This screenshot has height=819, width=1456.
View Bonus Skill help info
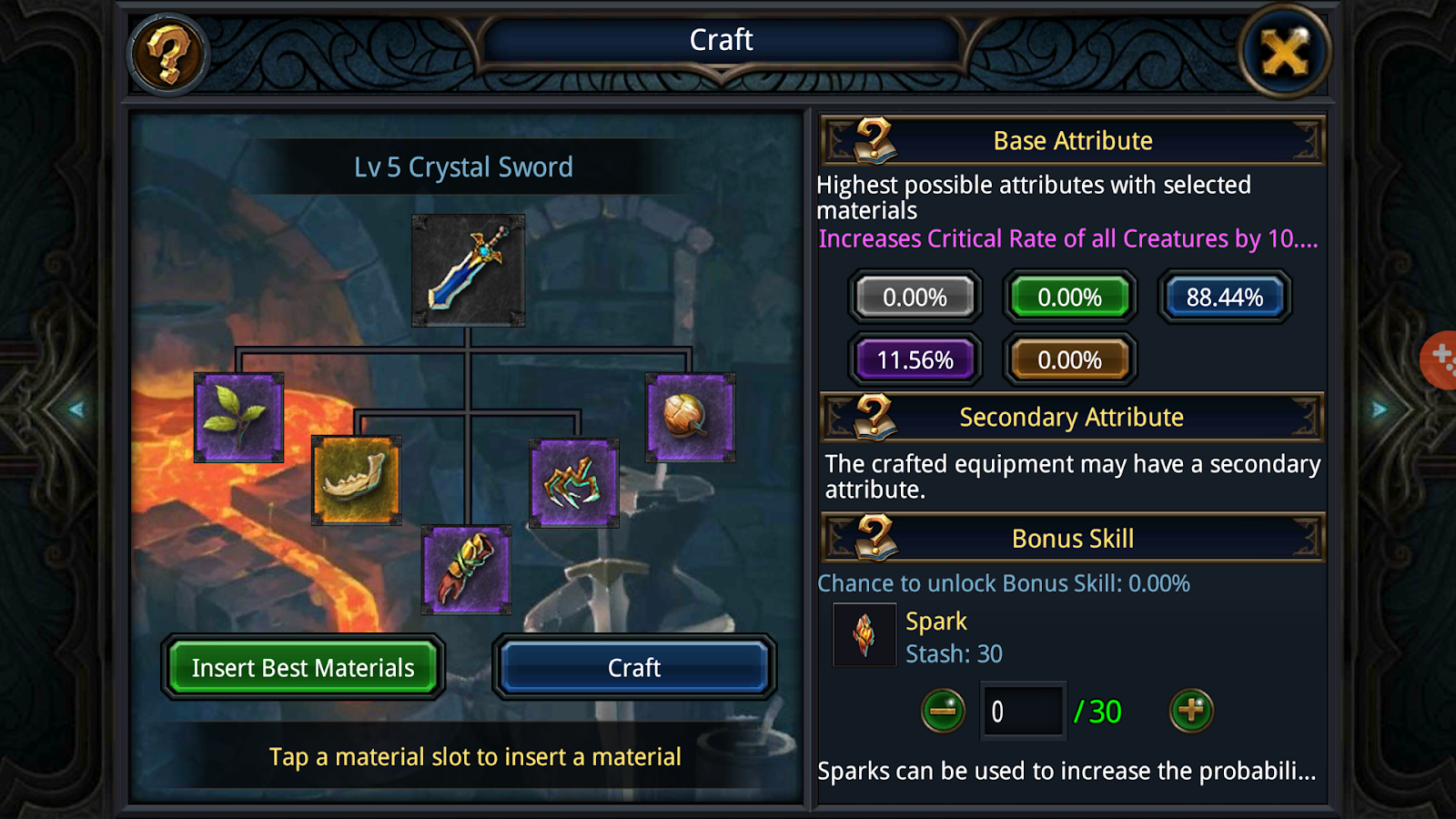click(873, 538)
